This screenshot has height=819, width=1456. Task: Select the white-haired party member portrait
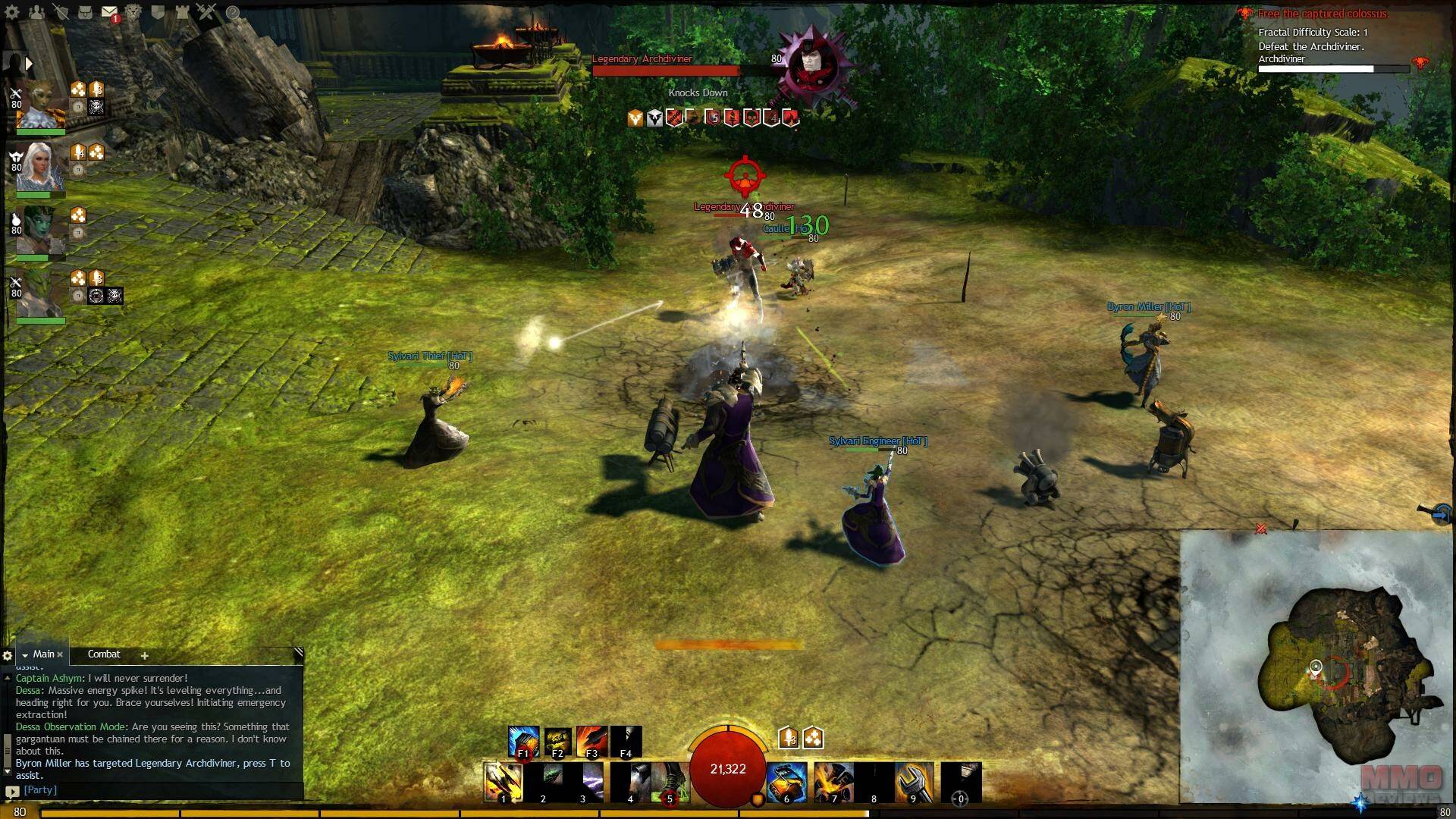point(39,168)
